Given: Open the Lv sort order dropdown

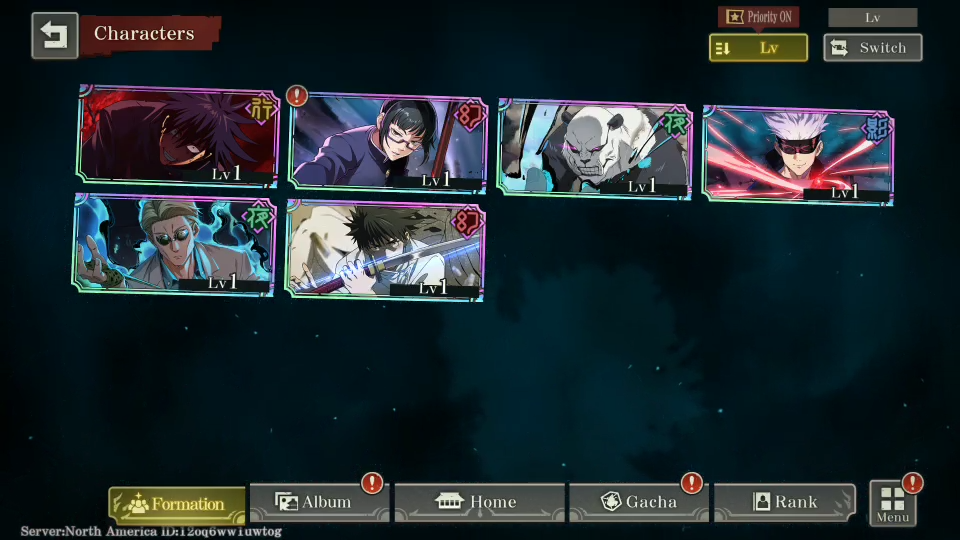Looking at the screenshot, I should [758, 48].
